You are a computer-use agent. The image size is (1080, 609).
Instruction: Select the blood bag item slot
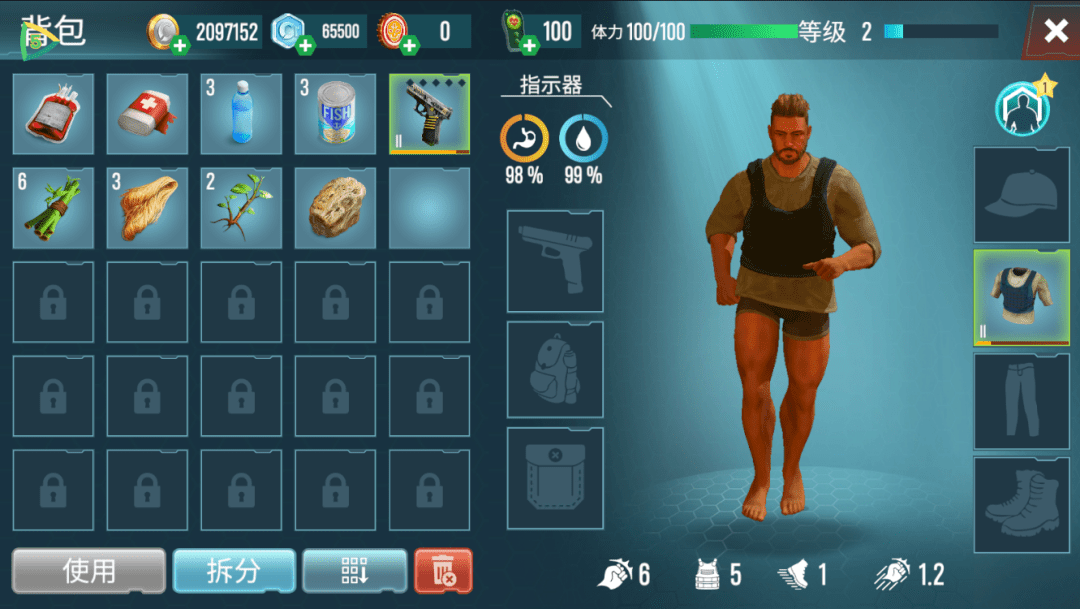pyautogui.click(x=53, y=114)
